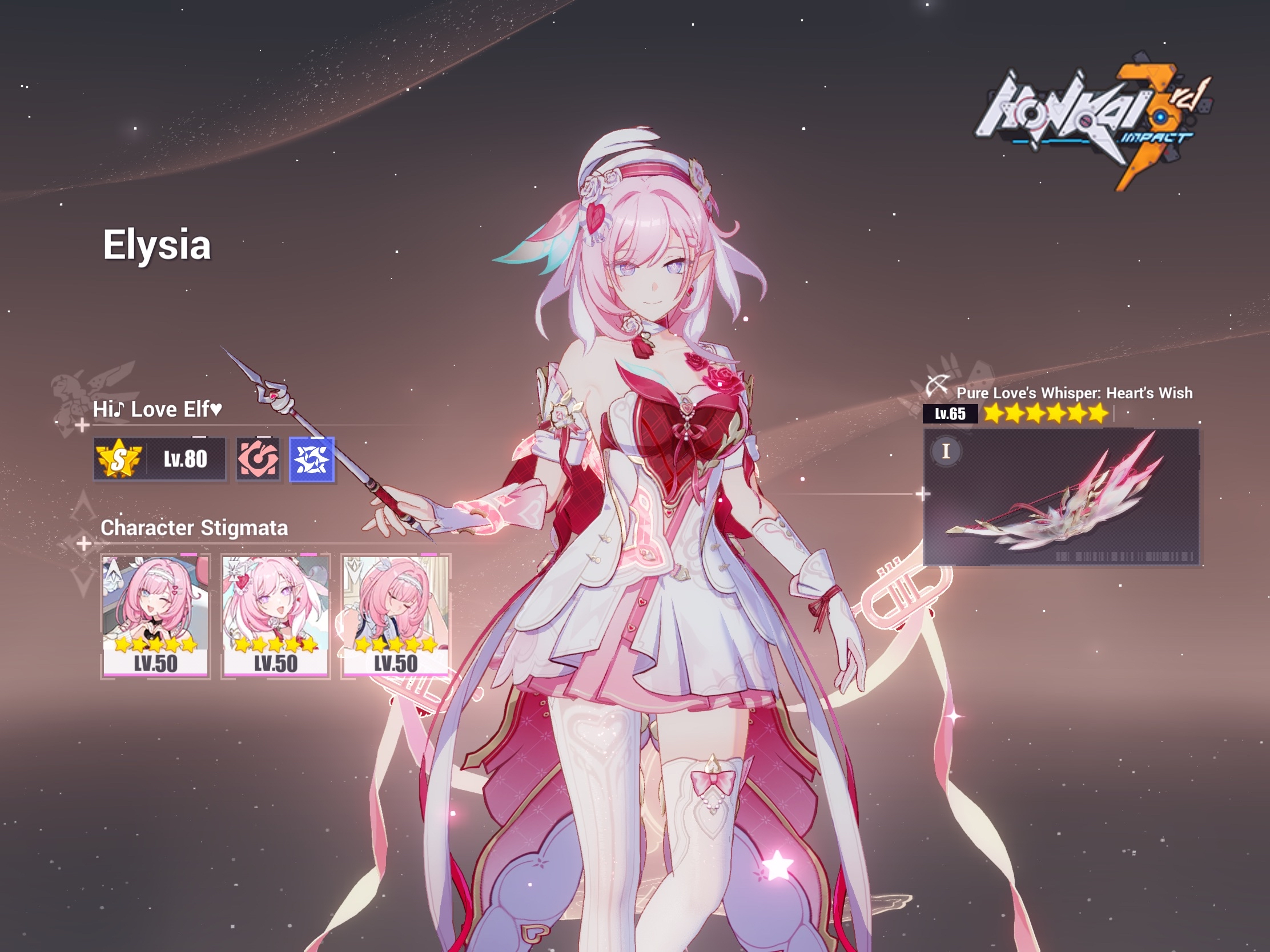1270x952 pixels.
Task: Select the pink circular type icon
Action: click(x=258, y=458)
